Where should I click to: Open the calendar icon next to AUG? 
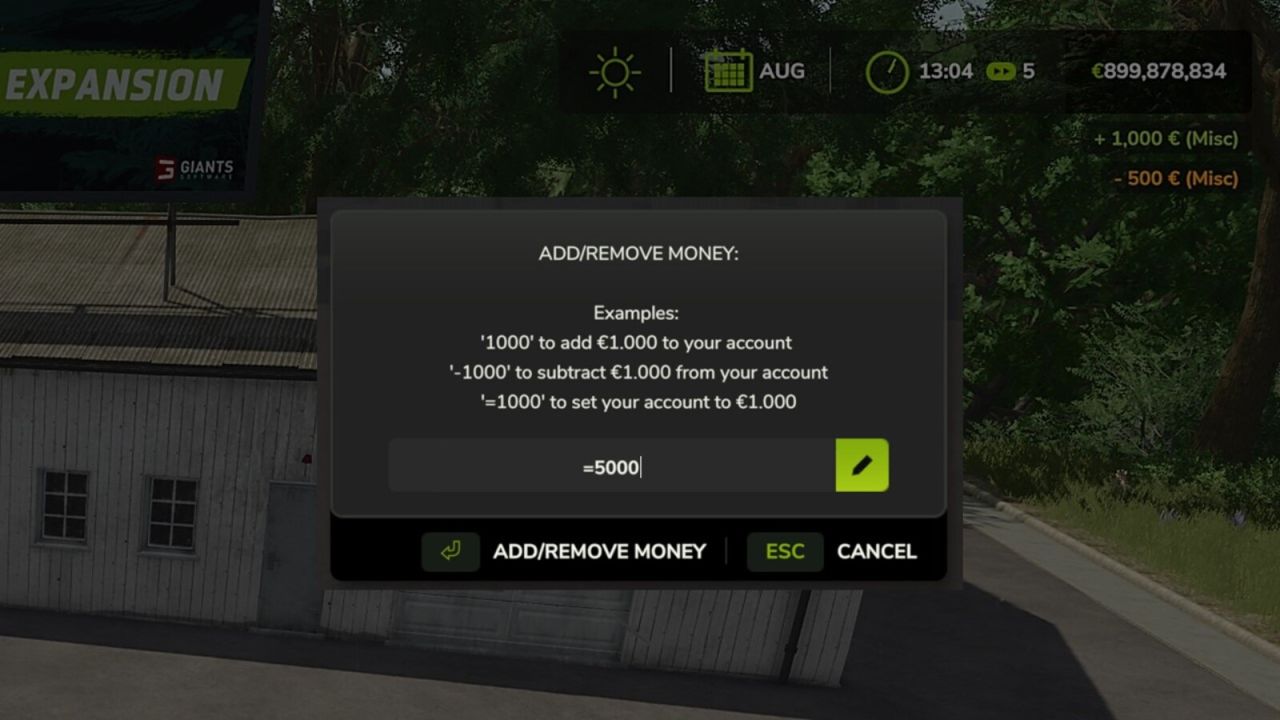(x=728, y=70)
